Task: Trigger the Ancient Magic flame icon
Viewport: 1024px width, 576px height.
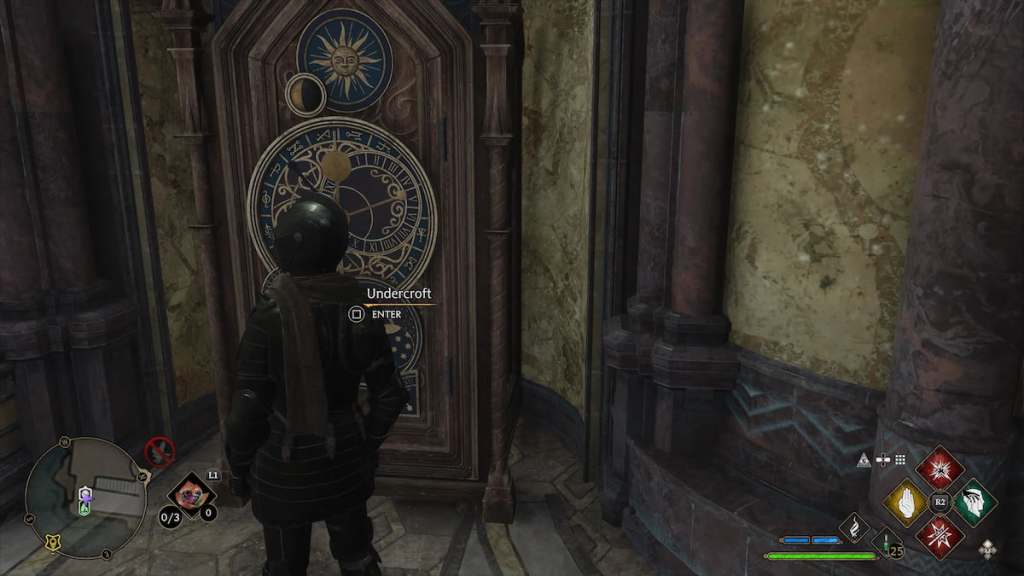Action: (854, 525)
